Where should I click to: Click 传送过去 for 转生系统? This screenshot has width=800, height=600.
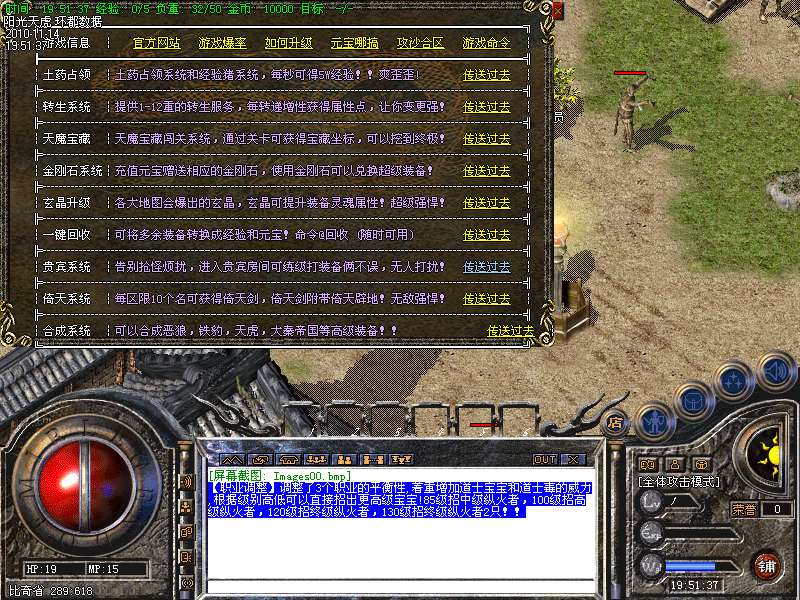point(487,107)
